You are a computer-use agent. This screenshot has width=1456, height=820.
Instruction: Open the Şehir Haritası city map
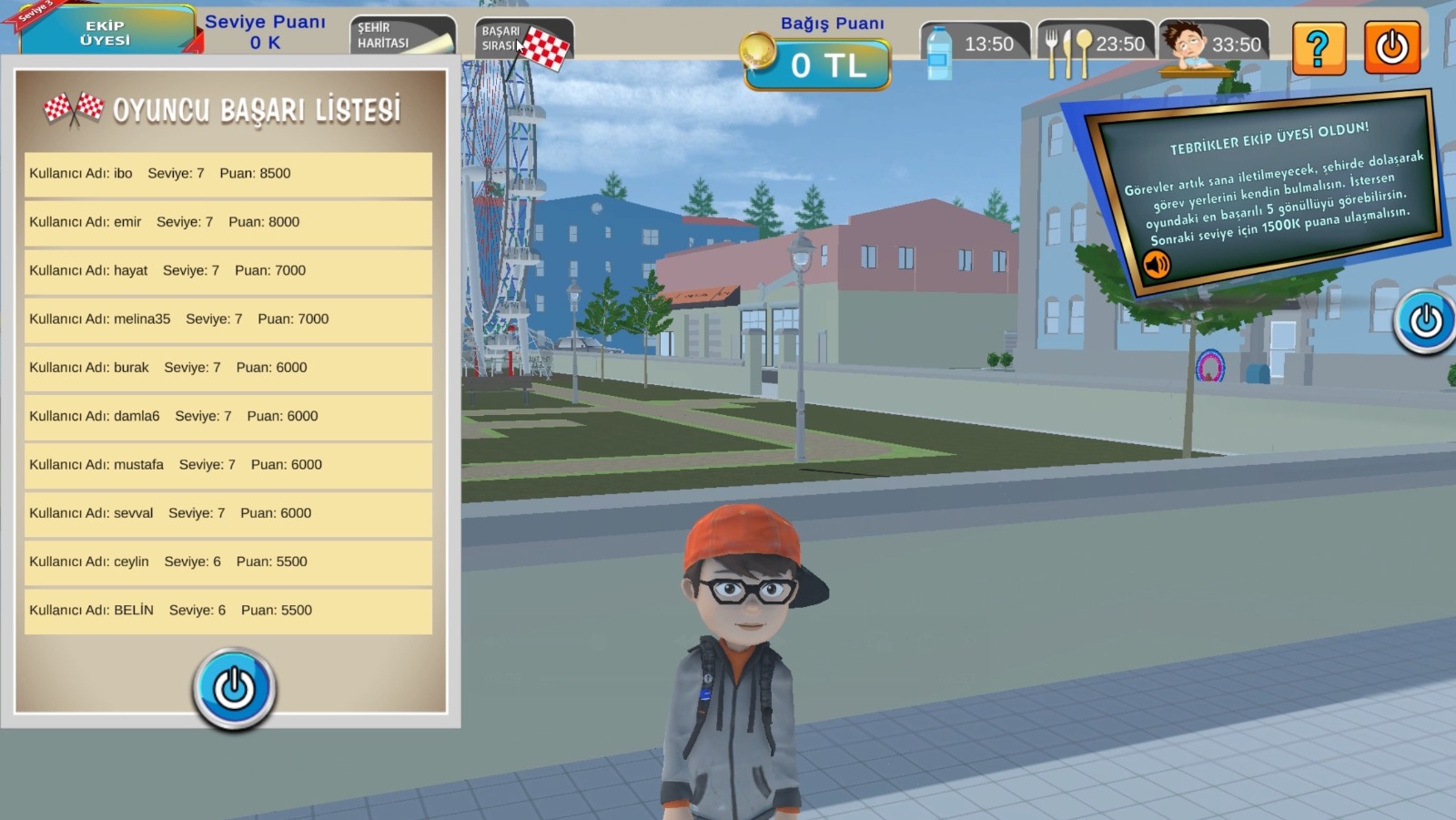tap(401, 36)
